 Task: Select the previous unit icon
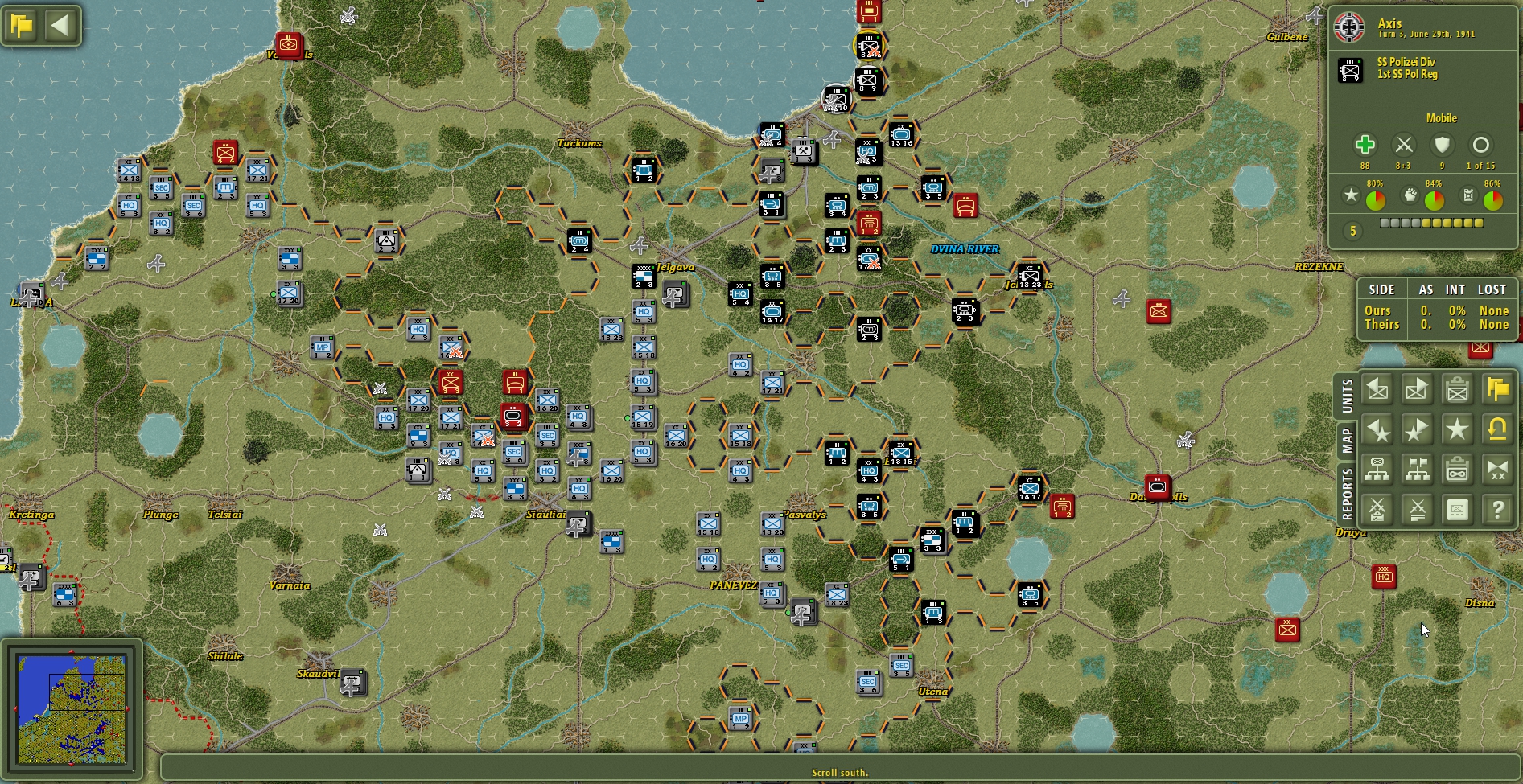pyautogui.click(x=1377, y=389)
